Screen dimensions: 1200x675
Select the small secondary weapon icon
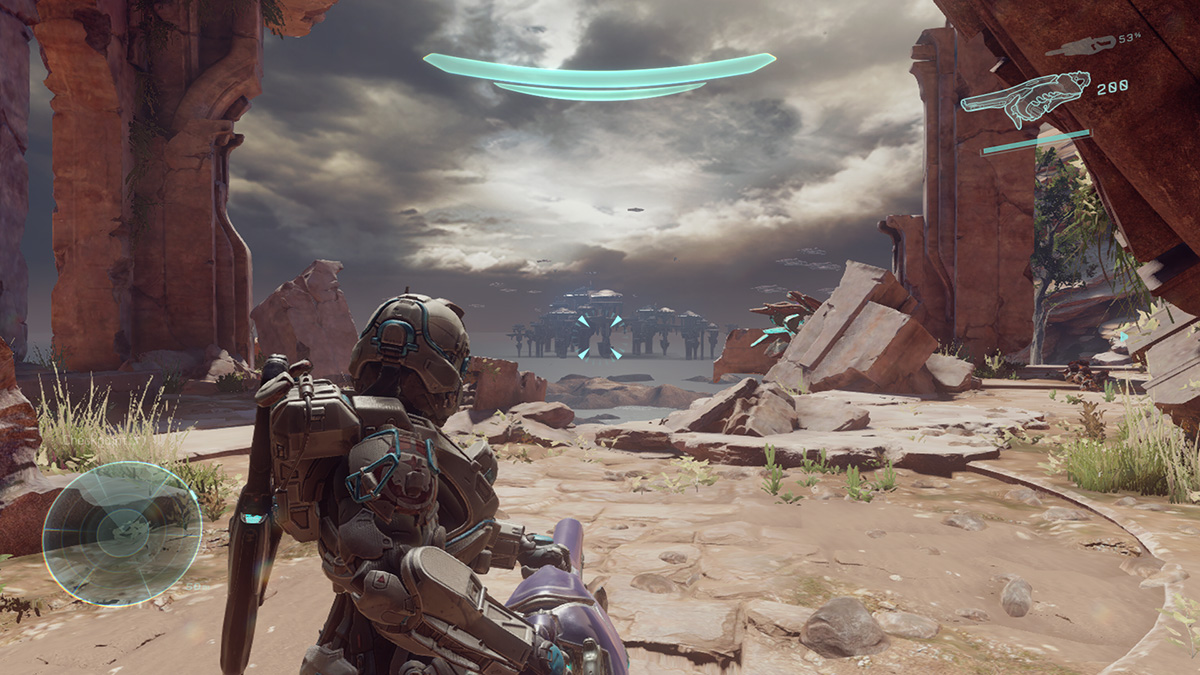point(1080,44)
